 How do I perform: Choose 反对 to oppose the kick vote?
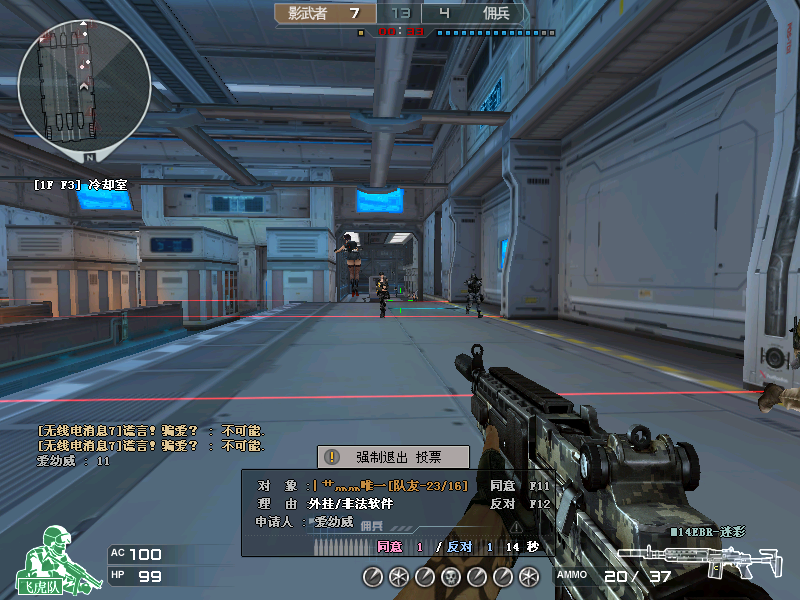[502, 503]
